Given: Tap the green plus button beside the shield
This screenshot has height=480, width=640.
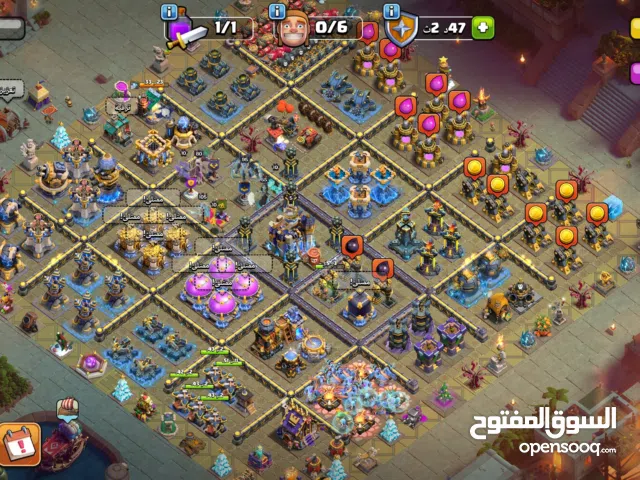Looking at the screenshot, I should click(x=483, y=27).
